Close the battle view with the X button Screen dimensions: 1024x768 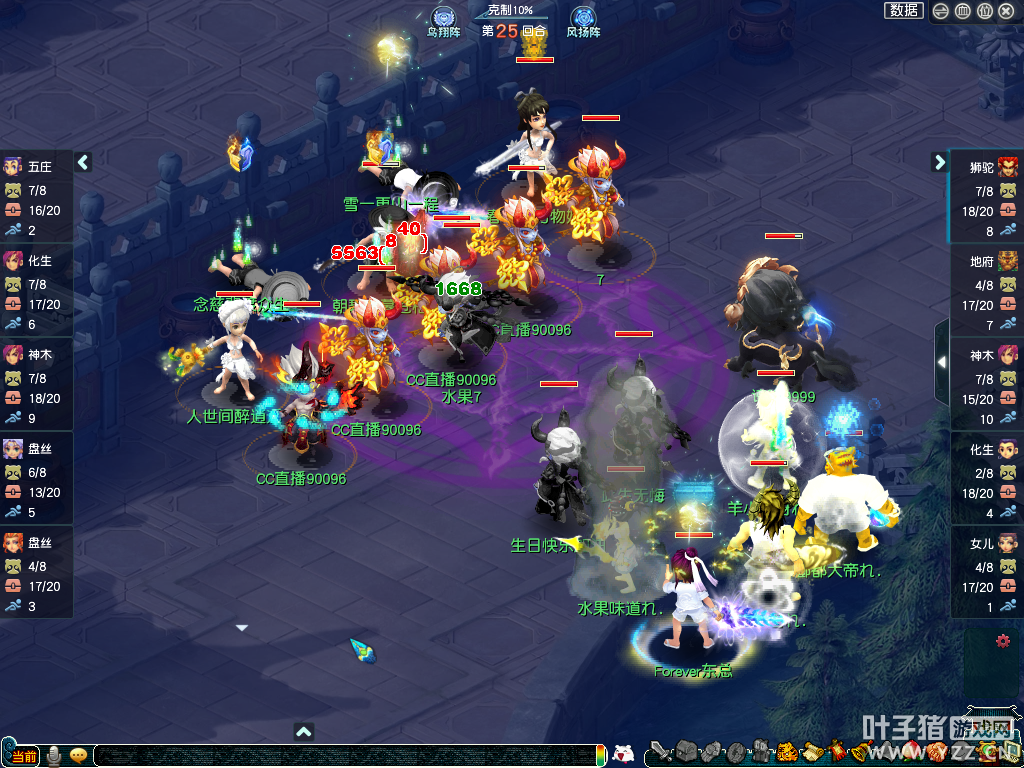click(1008, 11)
